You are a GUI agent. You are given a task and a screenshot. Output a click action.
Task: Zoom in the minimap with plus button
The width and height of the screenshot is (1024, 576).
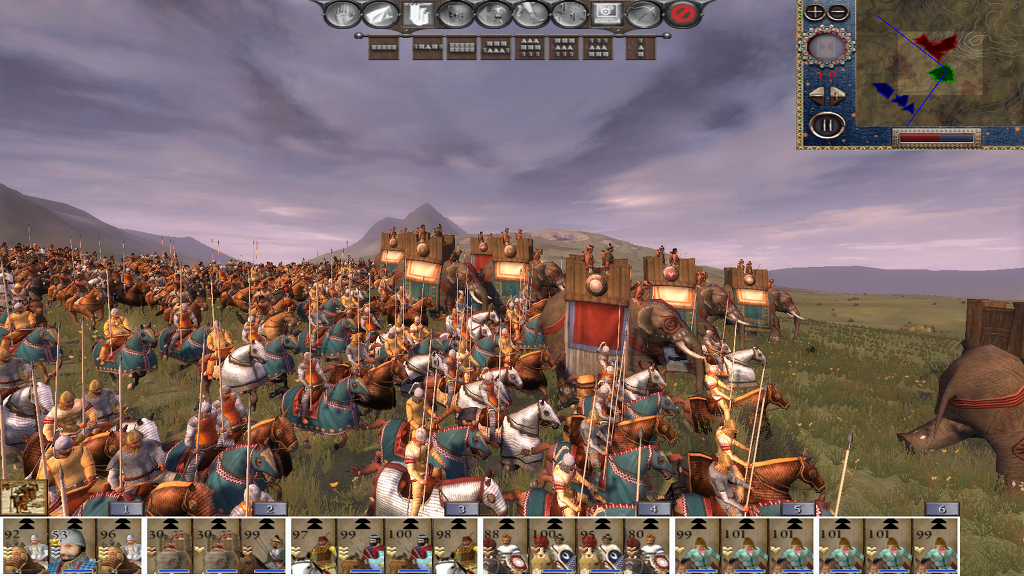(816, 12)
